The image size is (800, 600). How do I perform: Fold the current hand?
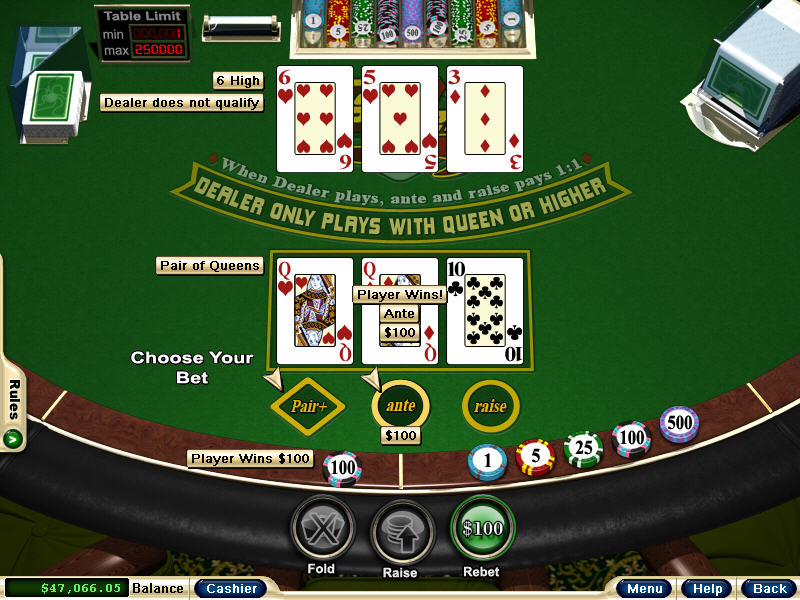click(x=323, y=529)
